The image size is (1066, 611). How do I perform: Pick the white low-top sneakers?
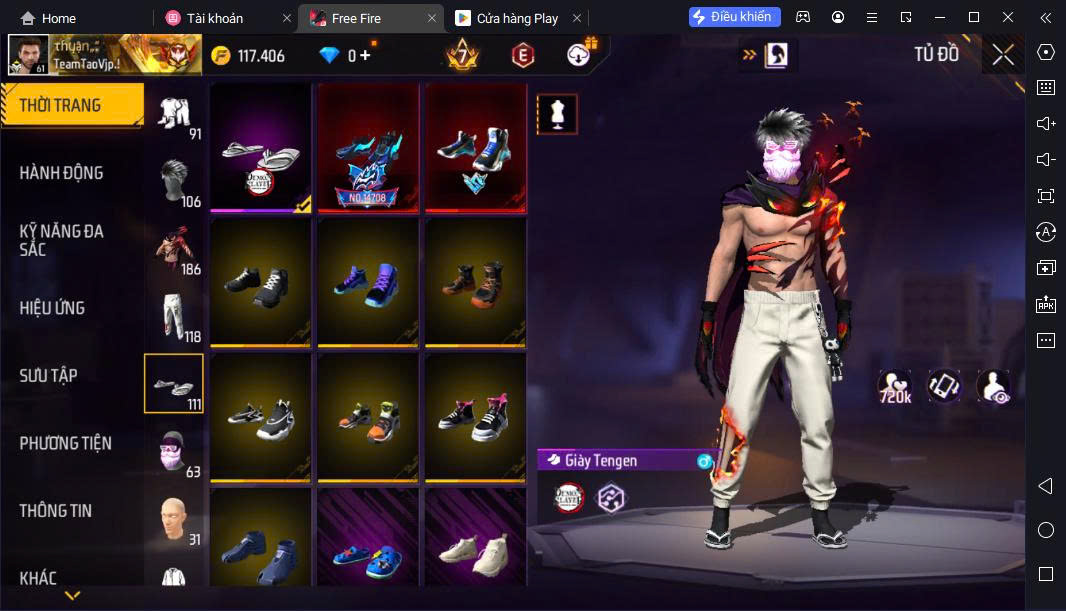(x=477, y=553)
